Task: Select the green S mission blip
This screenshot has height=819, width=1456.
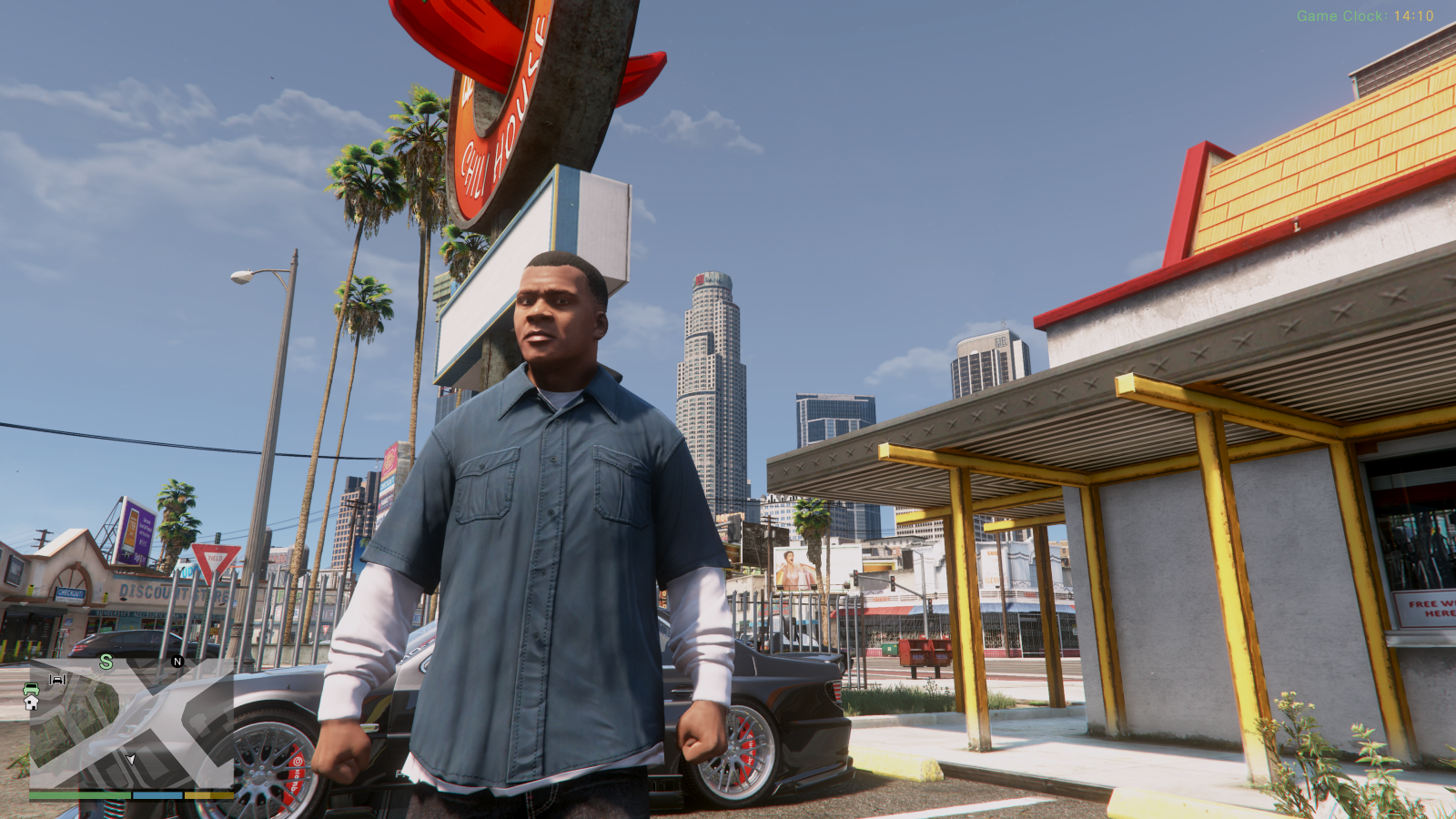Action: [106, 662]
